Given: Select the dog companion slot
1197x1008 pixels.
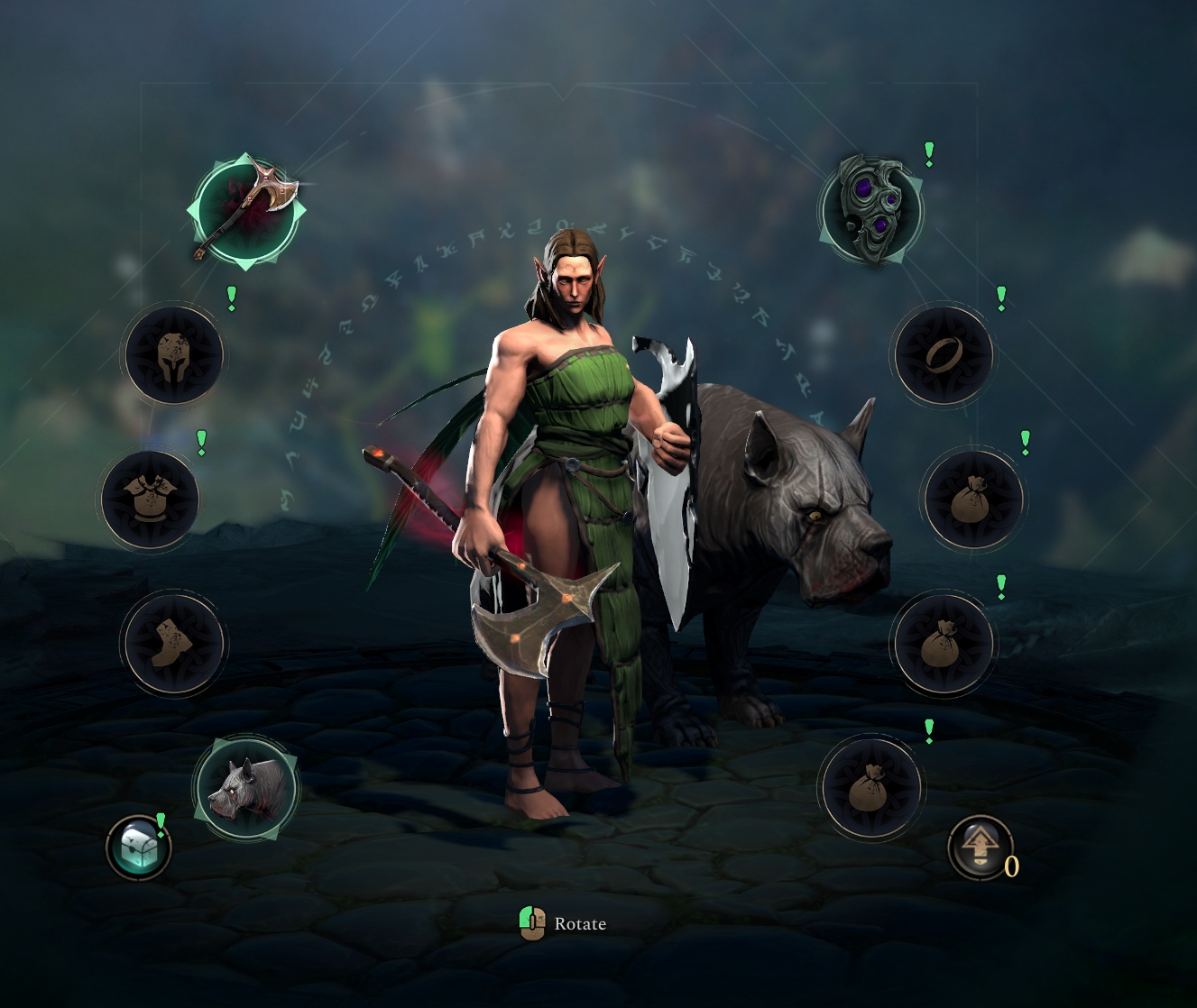Looking at the screenshot, I should pyautogui.click(x=245, y=789).
